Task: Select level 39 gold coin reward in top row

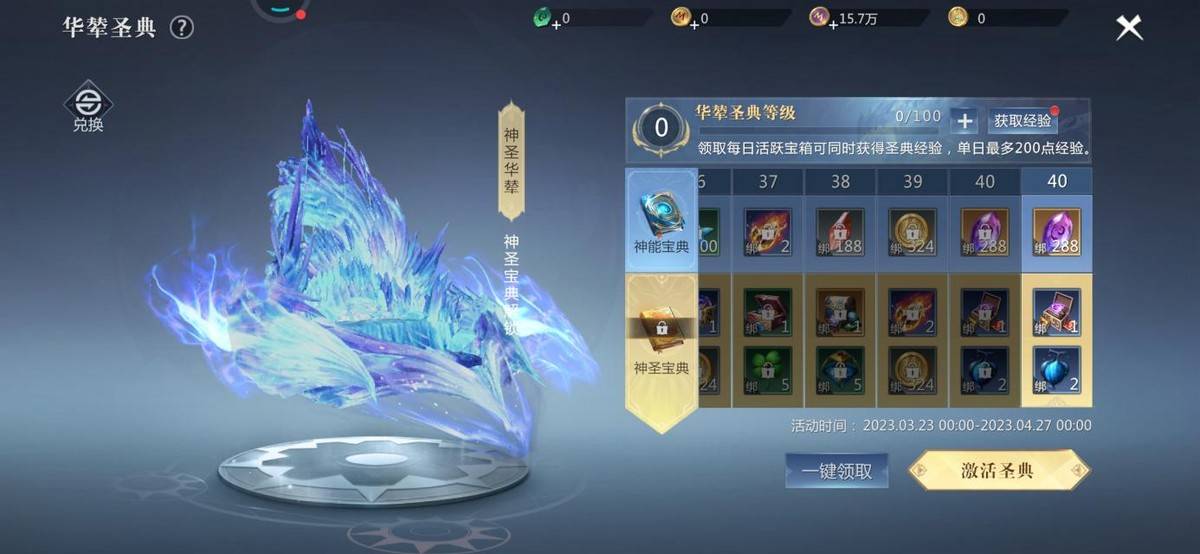Action: 912,232
